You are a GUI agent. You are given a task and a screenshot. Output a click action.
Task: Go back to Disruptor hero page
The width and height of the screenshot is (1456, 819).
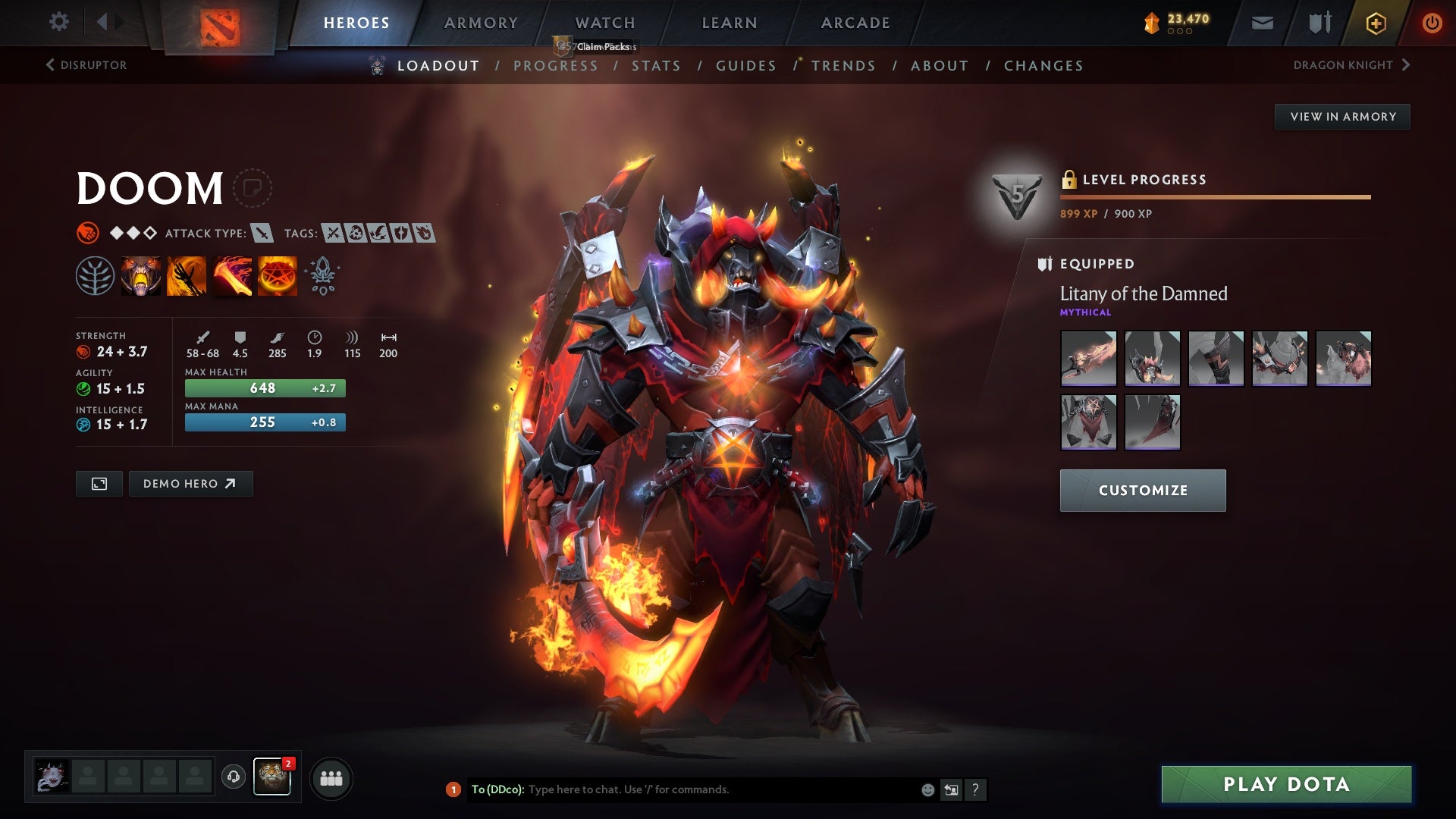(x=86, y=65)
